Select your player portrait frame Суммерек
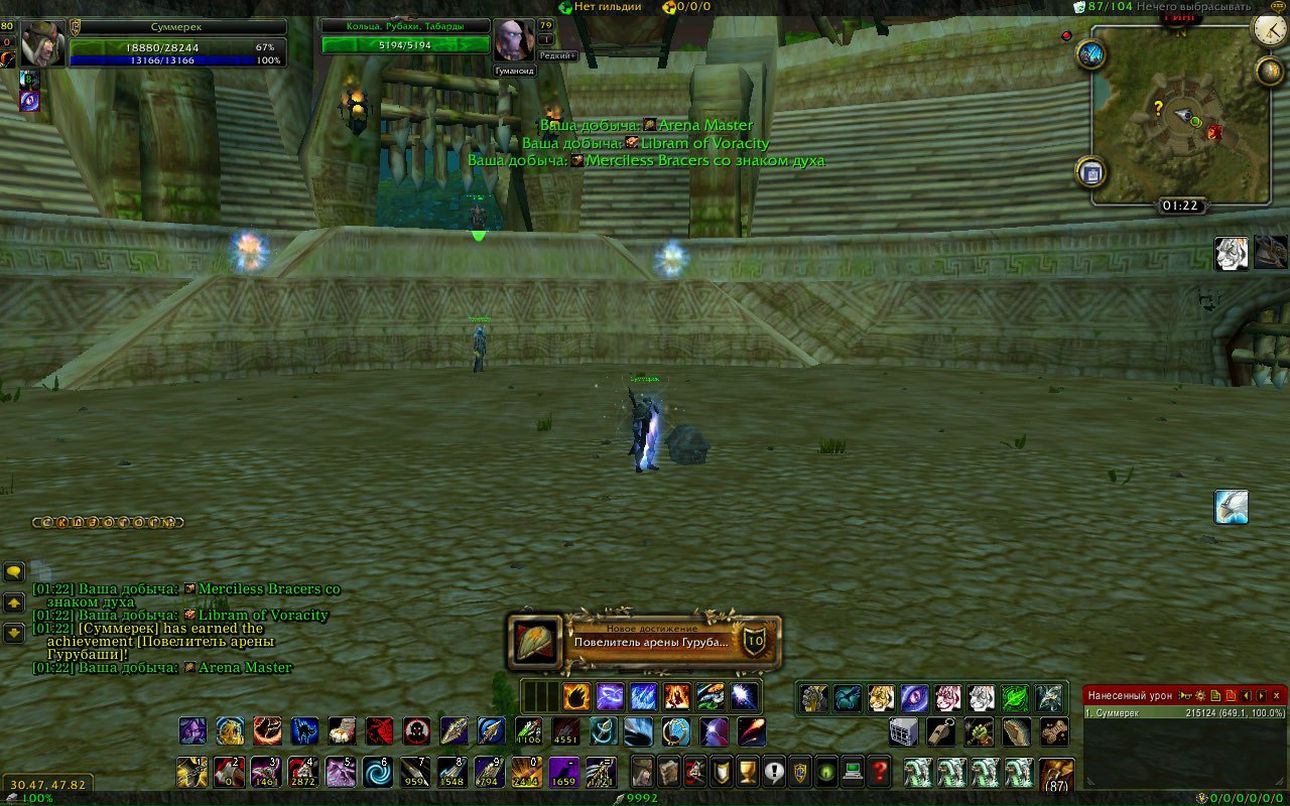This screenshot has width=1290, height=806. click(43, 44)
